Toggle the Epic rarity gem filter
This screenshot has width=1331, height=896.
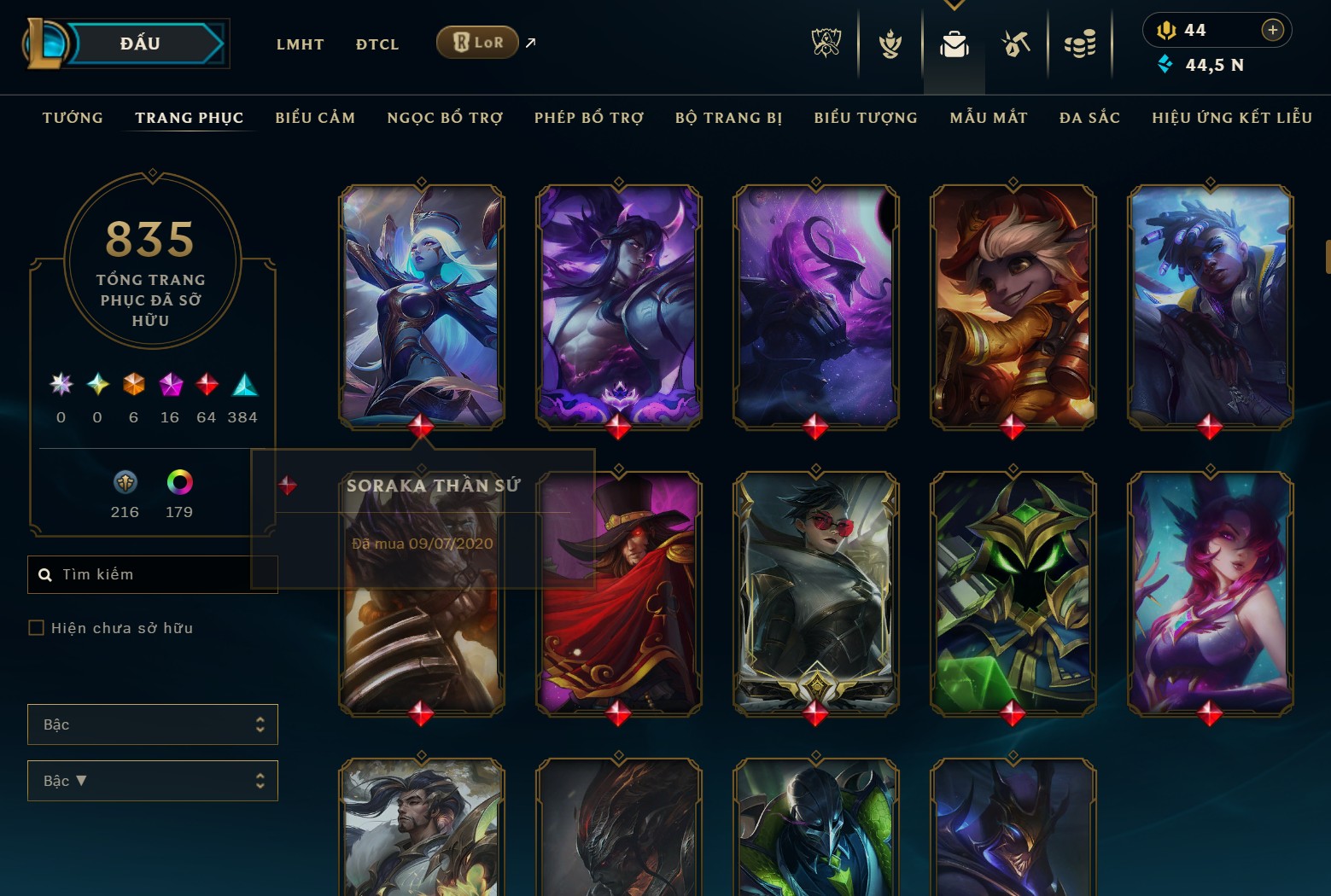(169, 385)
